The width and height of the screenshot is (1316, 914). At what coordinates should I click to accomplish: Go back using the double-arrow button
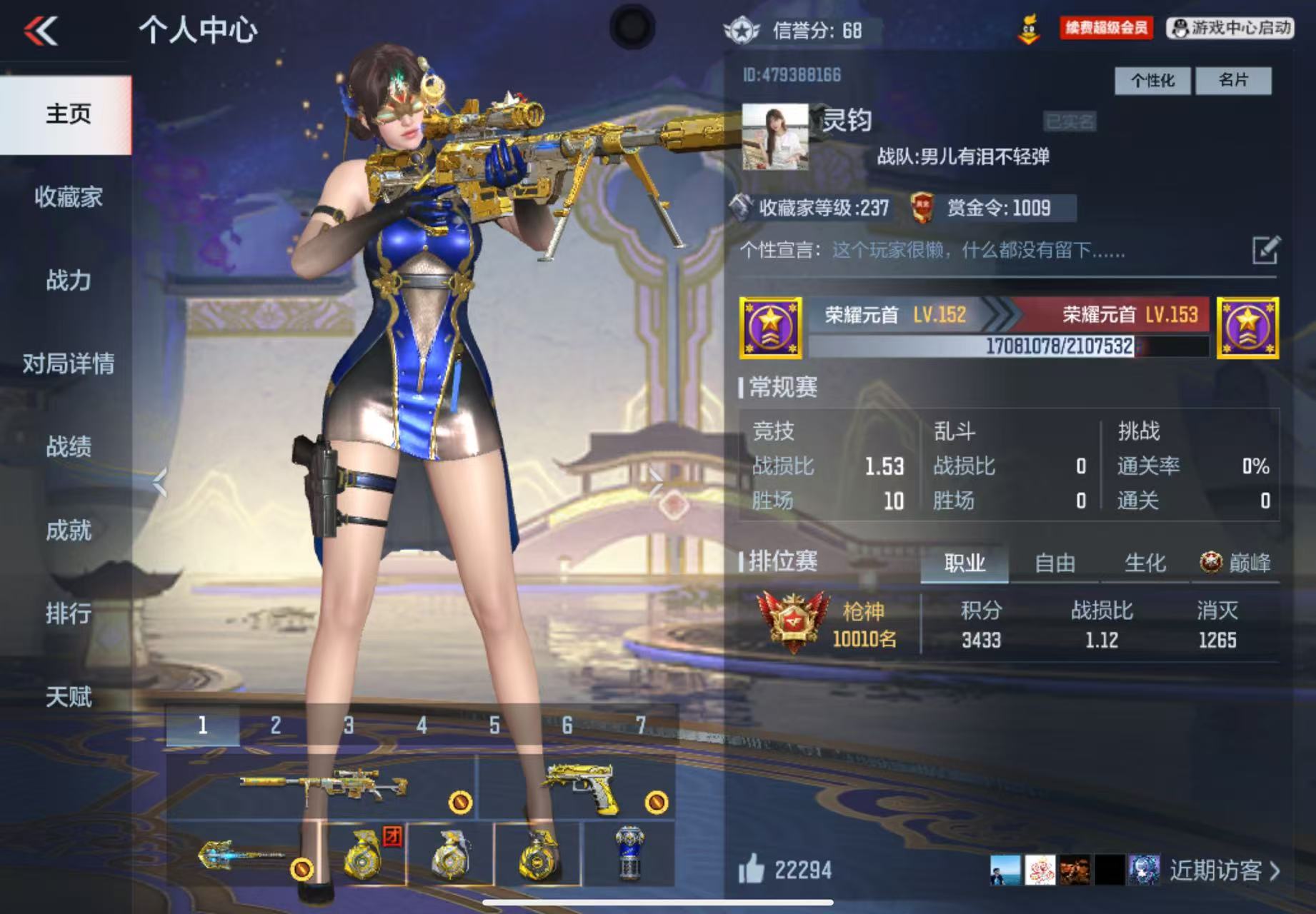pyautogui.click(x=41, y=31)
